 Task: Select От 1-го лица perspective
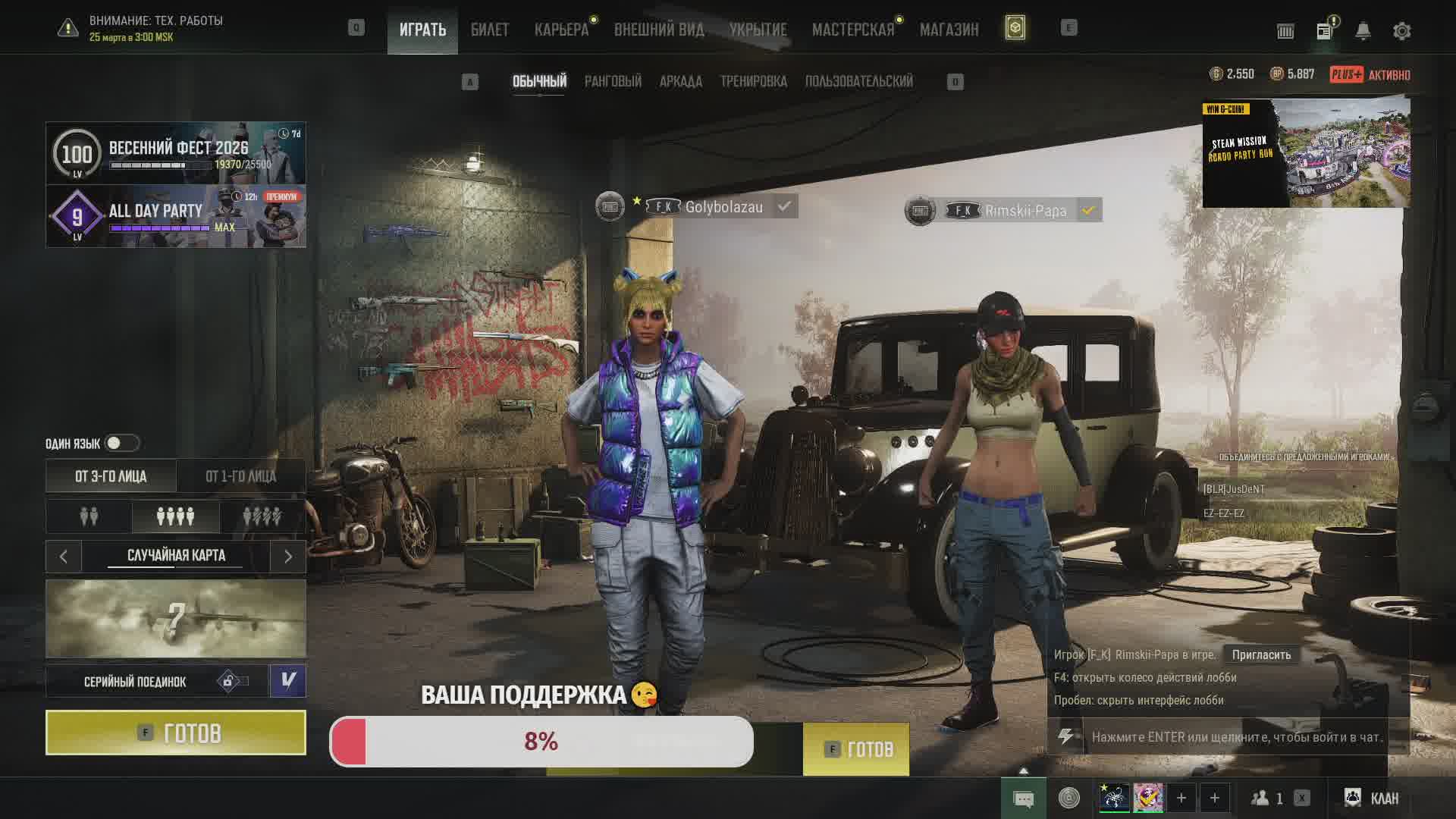coord(240,476)
